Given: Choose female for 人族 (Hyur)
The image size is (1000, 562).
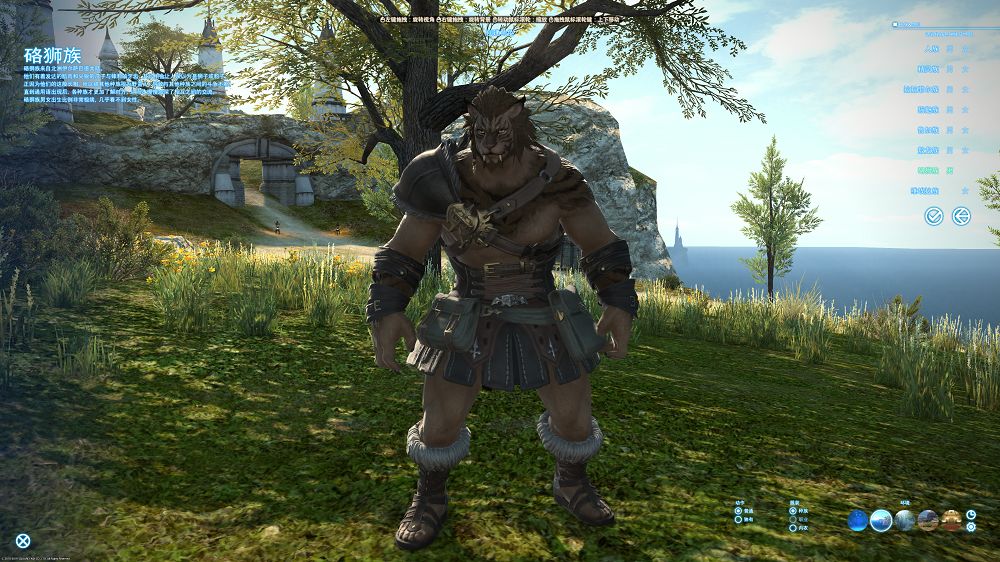Looking at the screenshot, I should pyautogui.click(x=965, y=47).
